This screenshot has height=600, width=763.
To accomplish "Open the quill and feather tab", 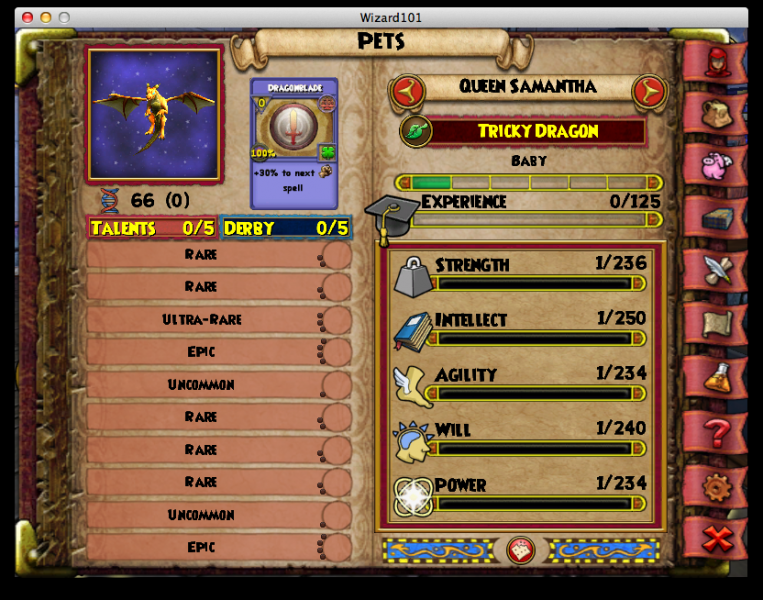I will click(716, 271).
